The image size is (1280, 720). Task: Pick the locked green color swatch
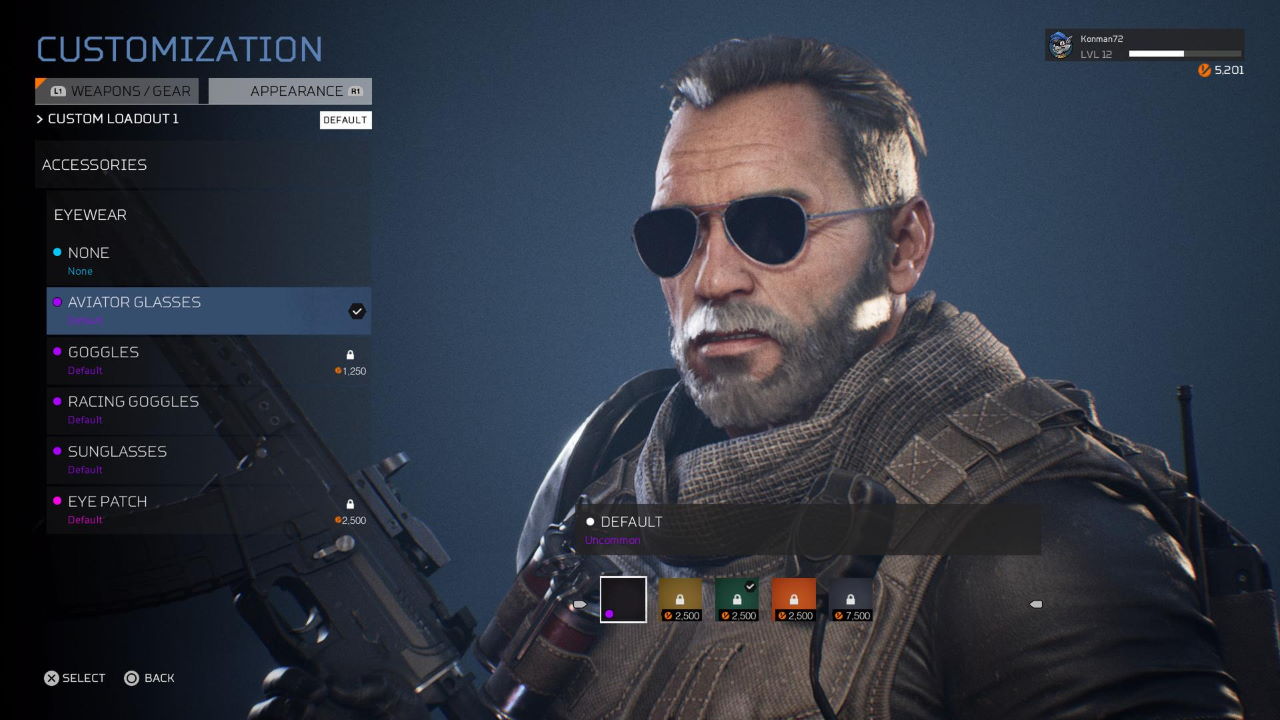[x=737, y=600]
